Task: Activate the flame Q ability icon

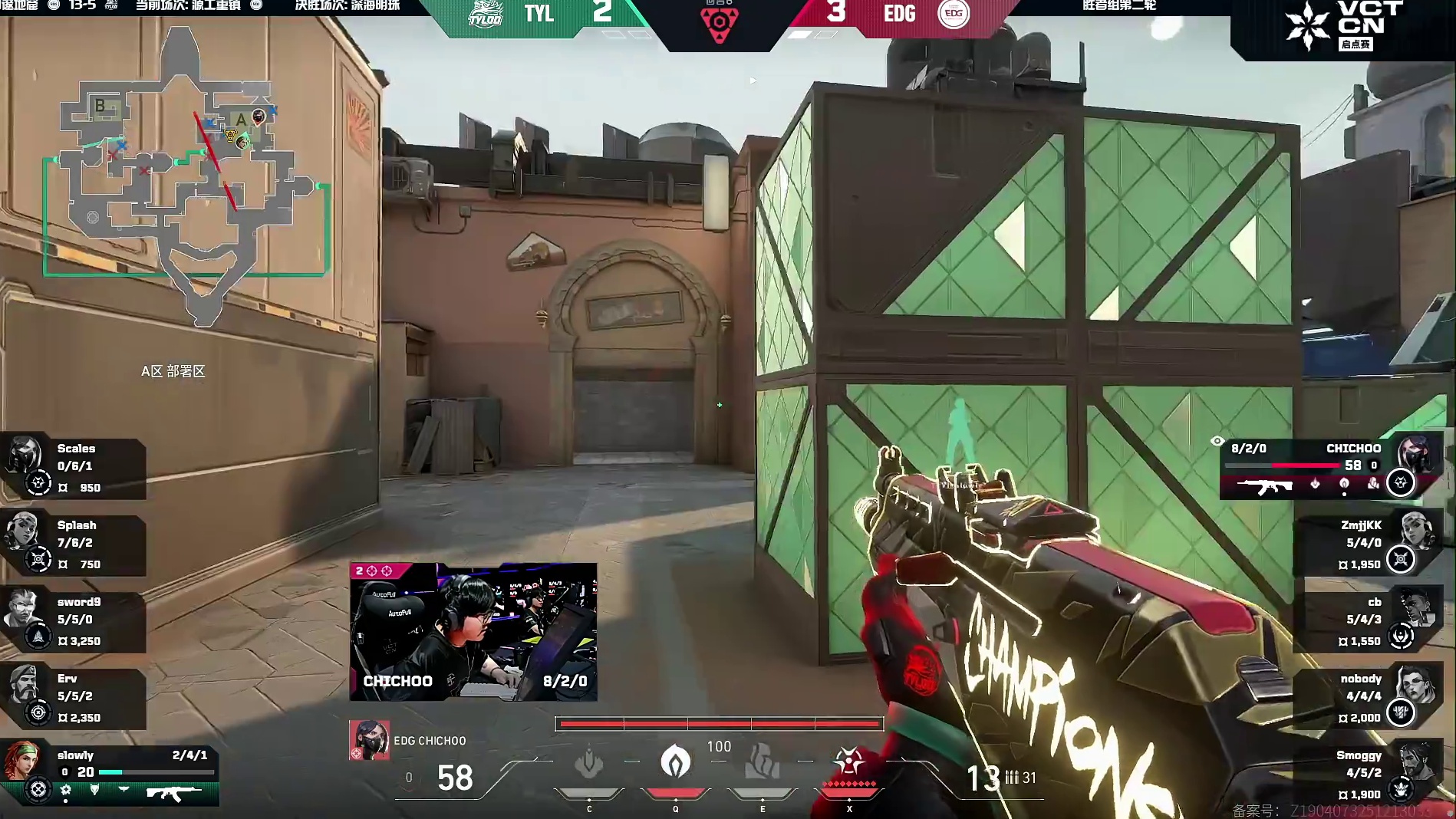Action: point(676,762)
